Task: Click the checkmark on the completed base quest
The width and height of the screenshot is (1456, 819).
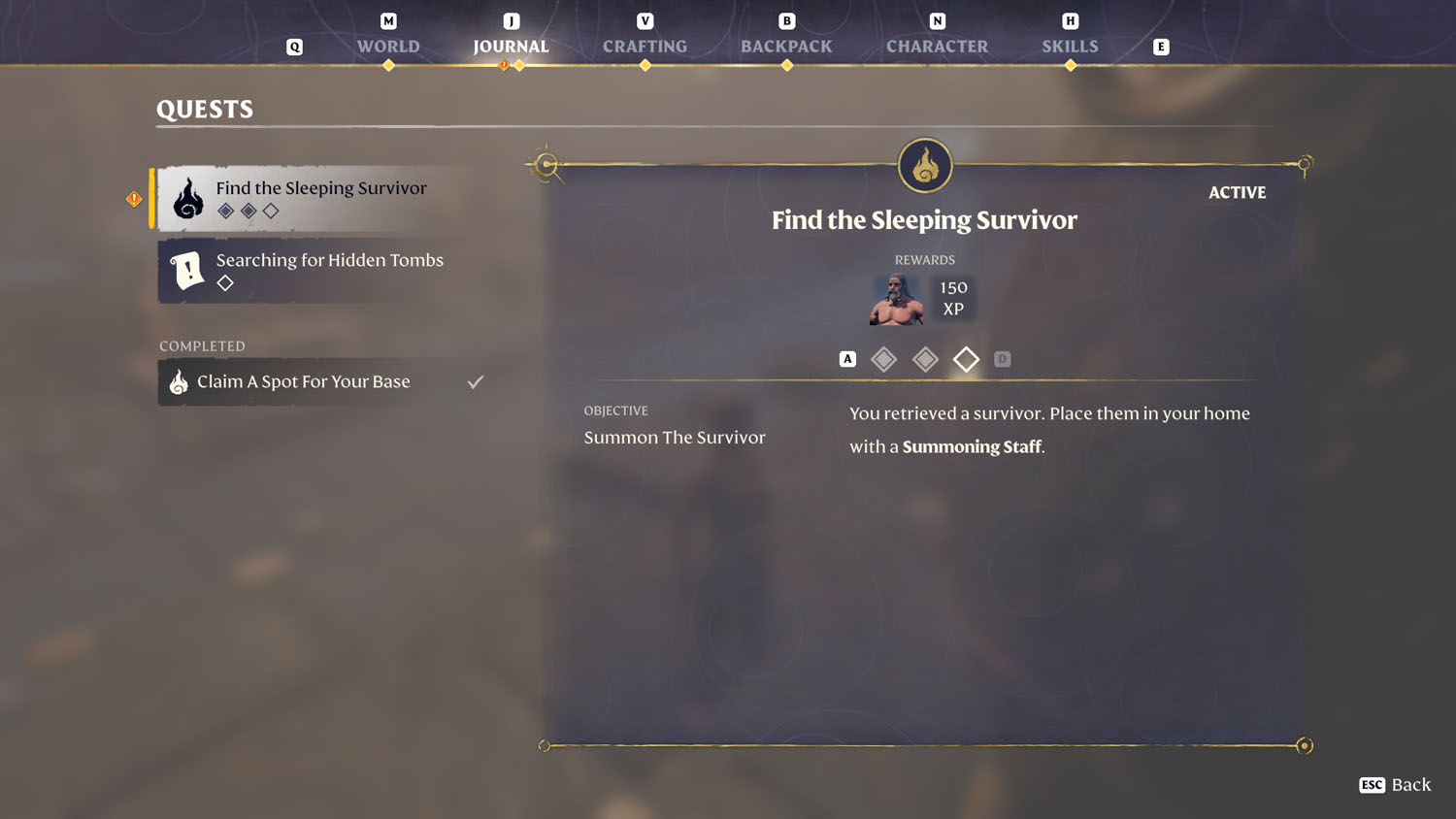Action: coord(475,381)
